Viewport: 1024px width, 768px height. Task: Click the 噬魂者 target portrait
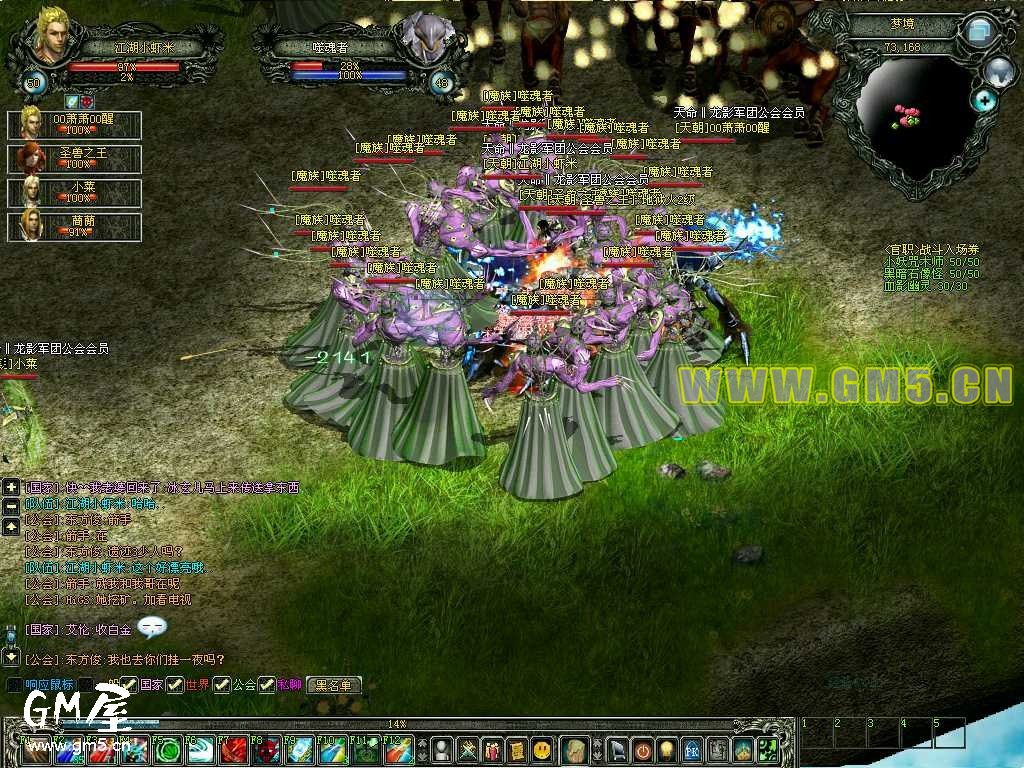point(423,40)
